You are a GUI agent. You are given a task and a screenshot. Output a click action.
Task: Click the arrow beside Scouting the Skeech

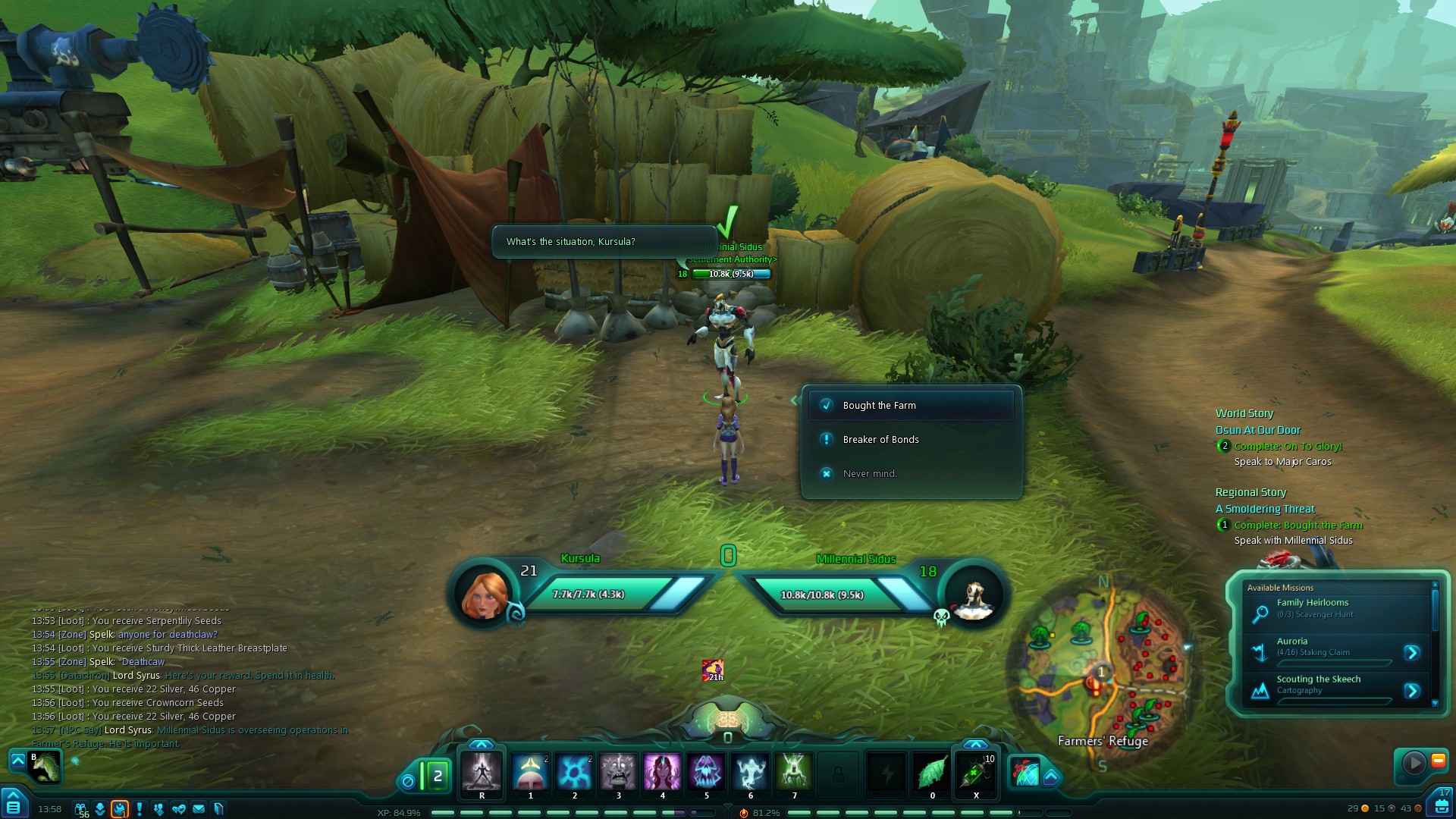click(x=1411, y=691)
